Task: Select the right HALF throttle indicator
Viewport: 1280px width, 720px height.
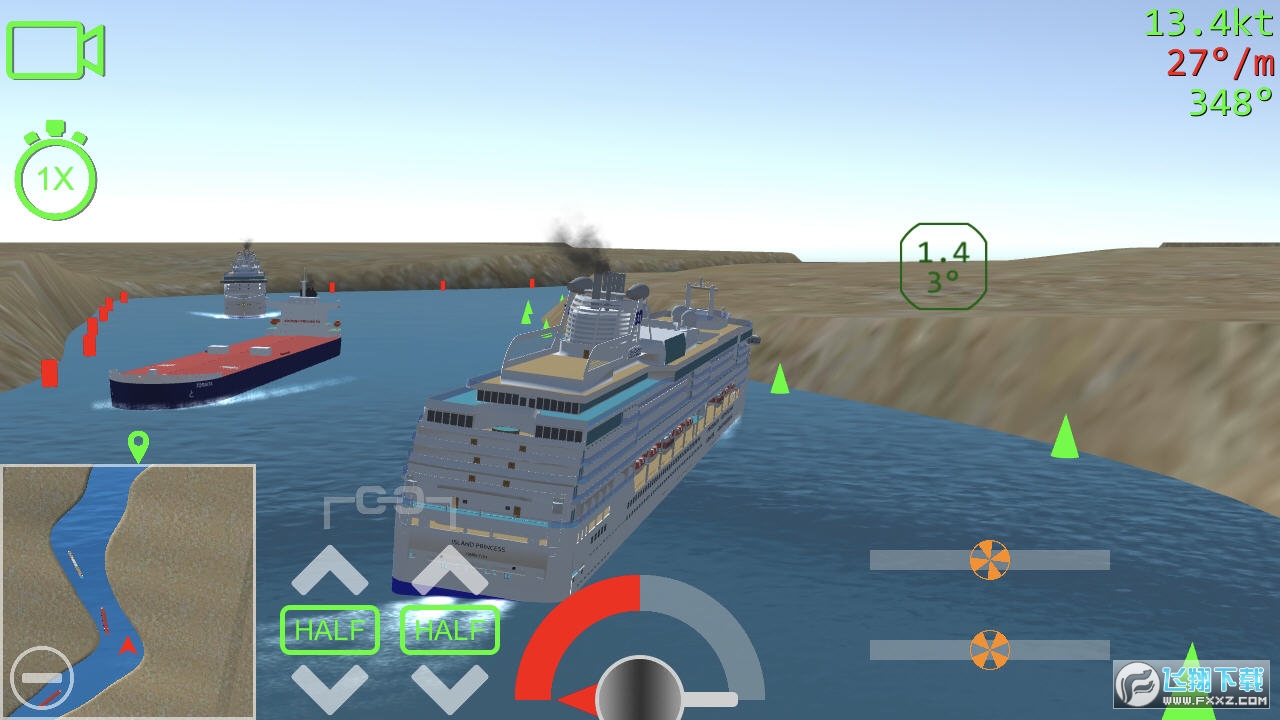Action: pyautogui.click(x=450, y=630)
